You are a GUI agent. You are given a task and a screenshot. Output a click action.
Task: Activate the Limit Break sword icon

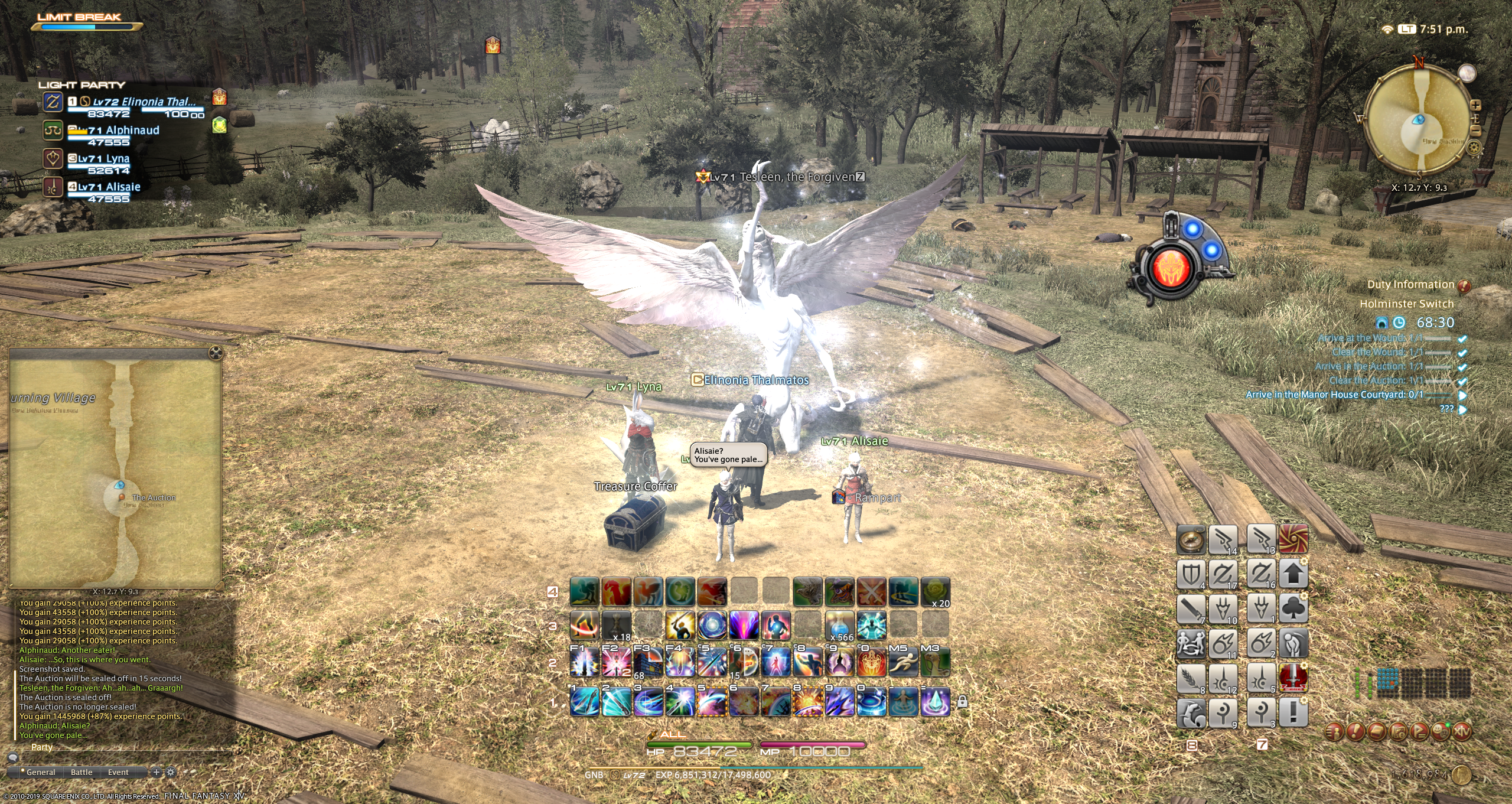1293,678
